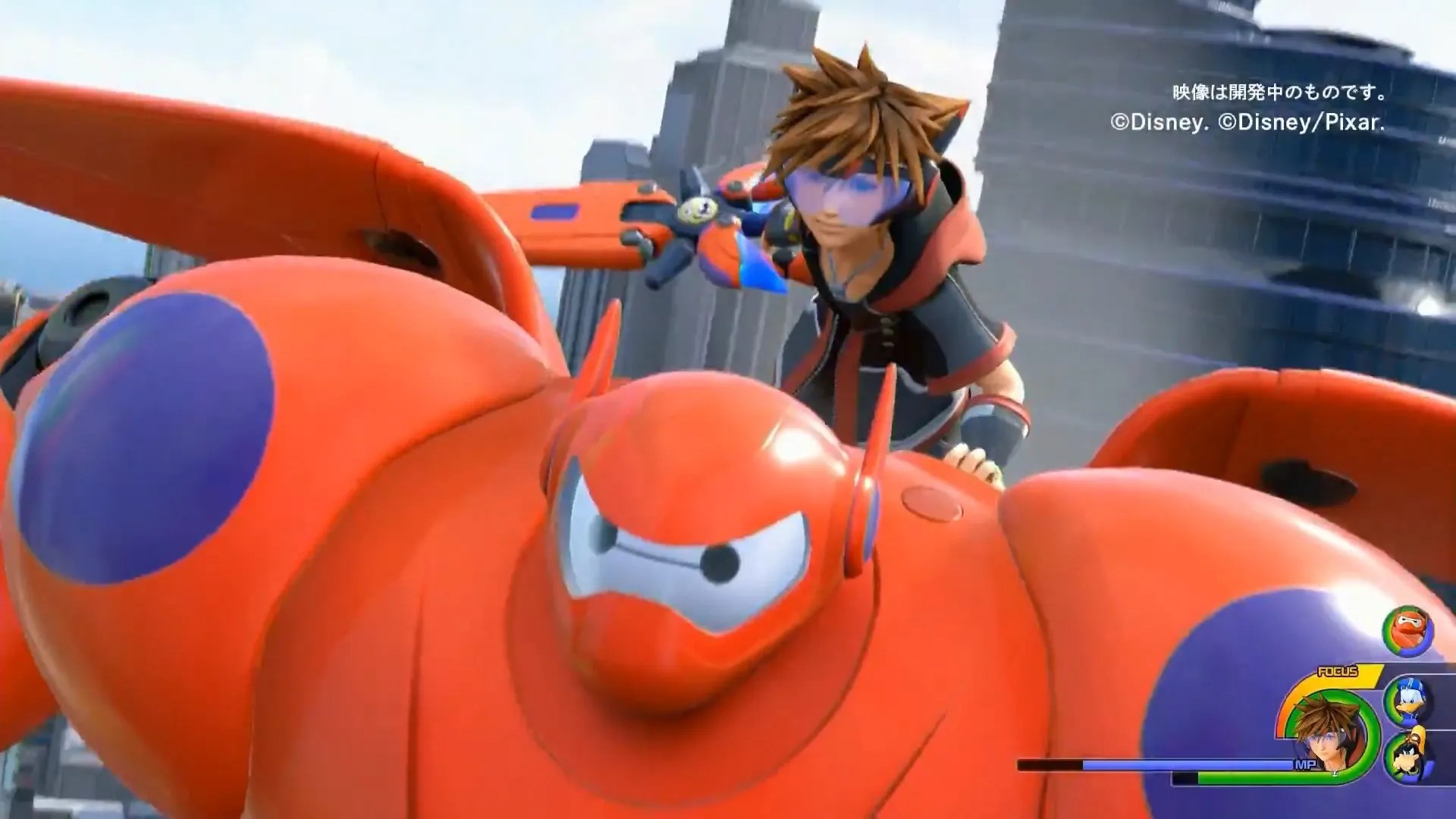The width and height of the screenshot is (1456, 819).
Task: Click the MP label beside the bar
Action: (1306, 764)
